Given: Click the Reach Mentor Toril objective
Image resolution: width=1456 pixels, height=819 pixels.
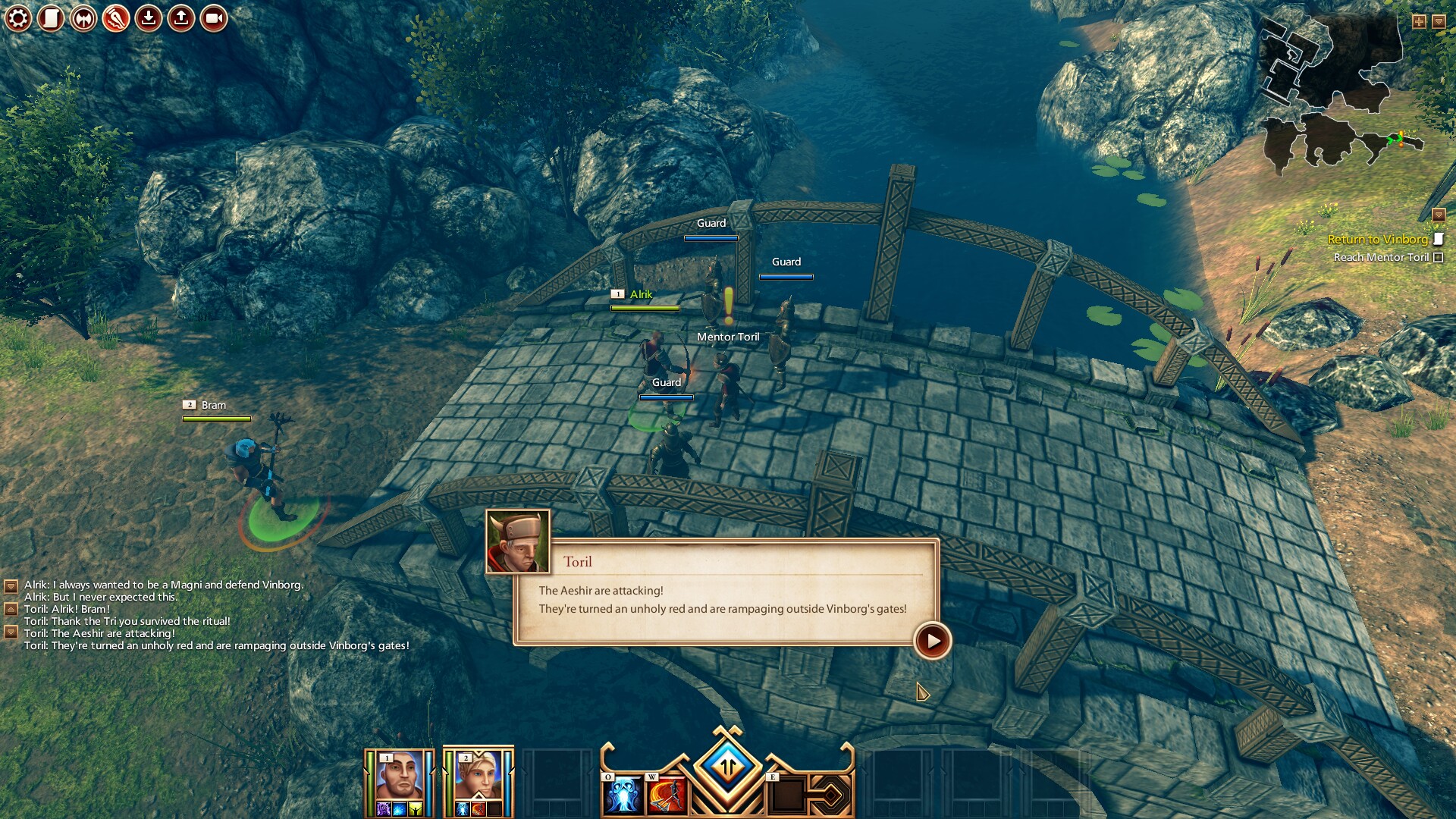Looking at the screenshot, I should [x=1381, y=257].
